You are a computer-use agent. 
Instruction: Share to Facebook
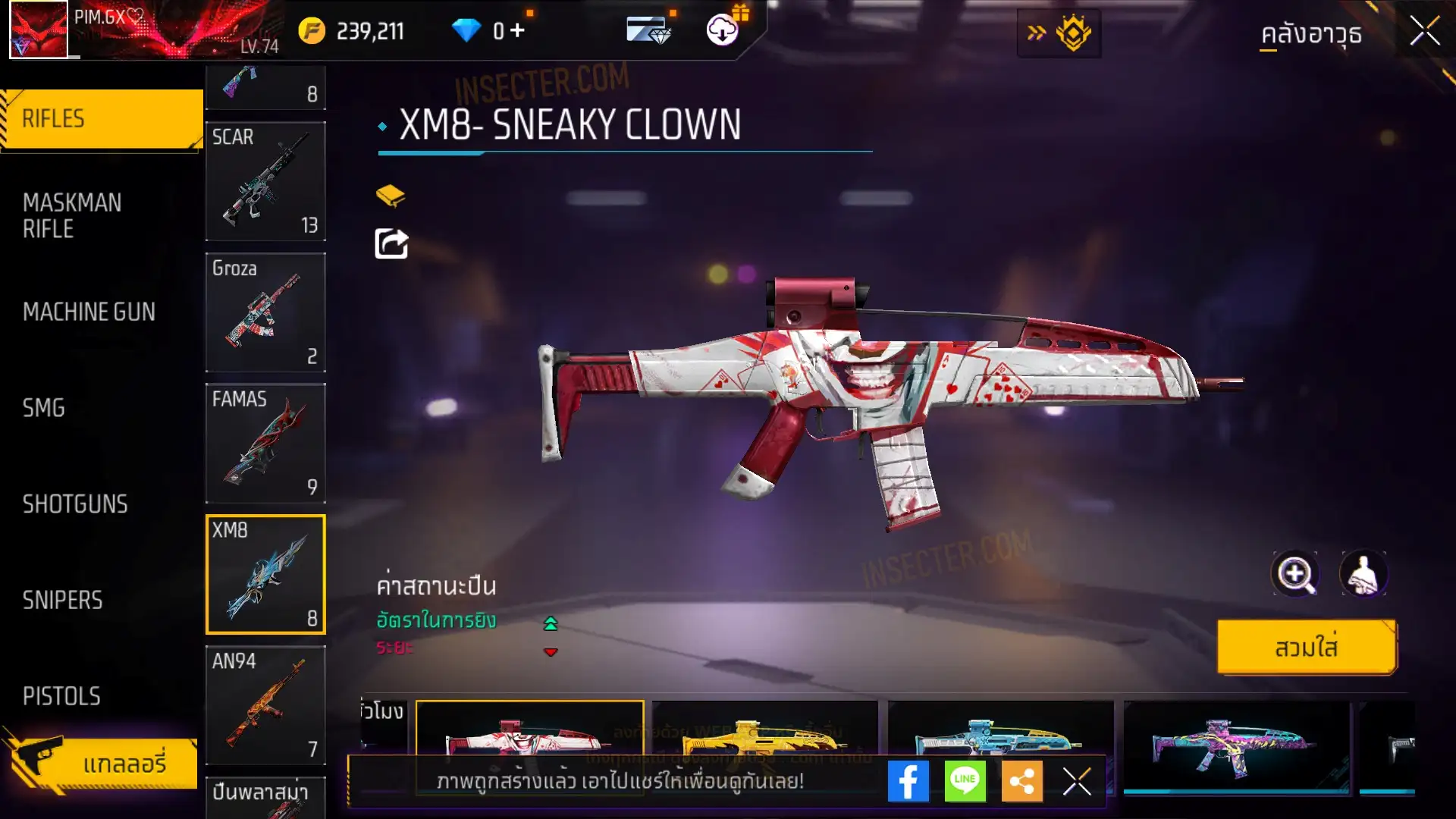click(908, 781)
